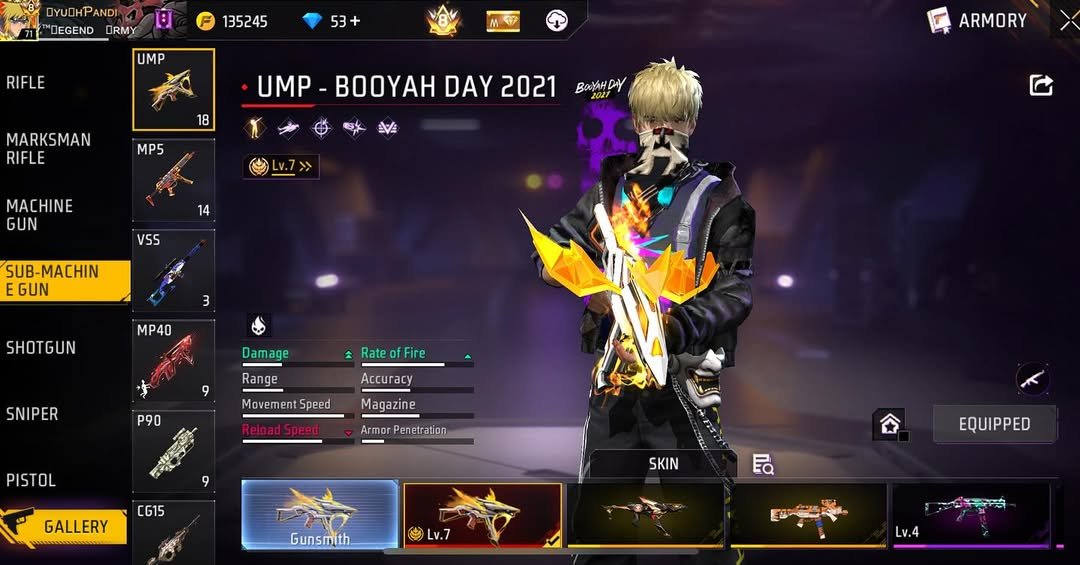Select the MP40 weapon tile
The height and width of the screenshot is (565, 1080).
[x=173, y=360]
